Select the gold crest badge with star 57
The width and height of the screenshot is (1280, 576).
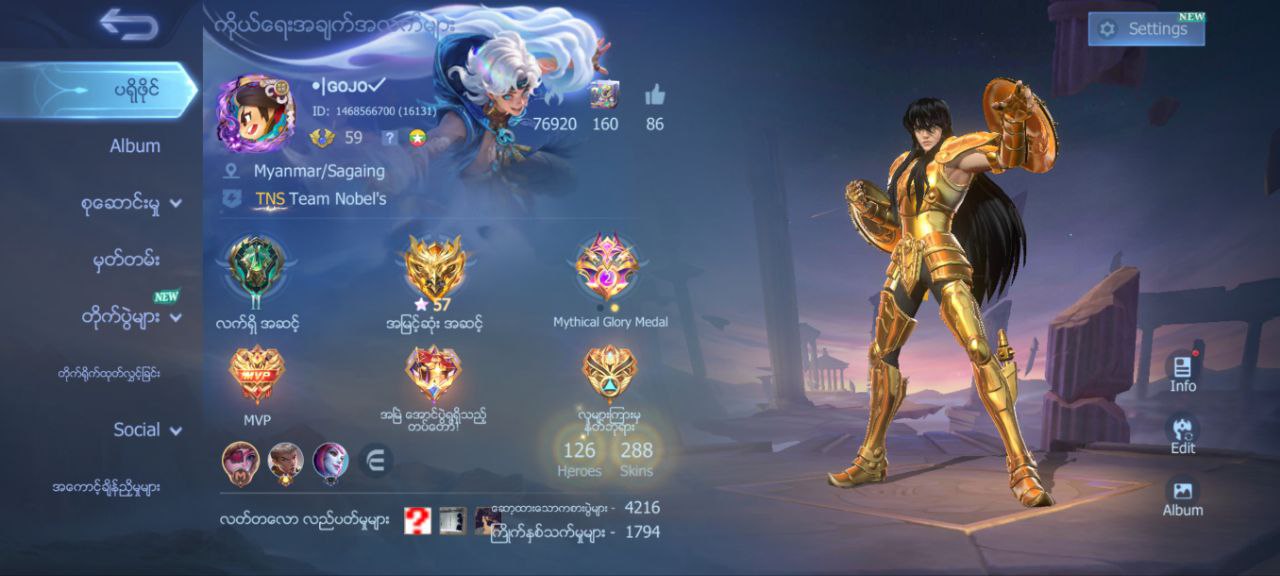[x=435, y=267]
